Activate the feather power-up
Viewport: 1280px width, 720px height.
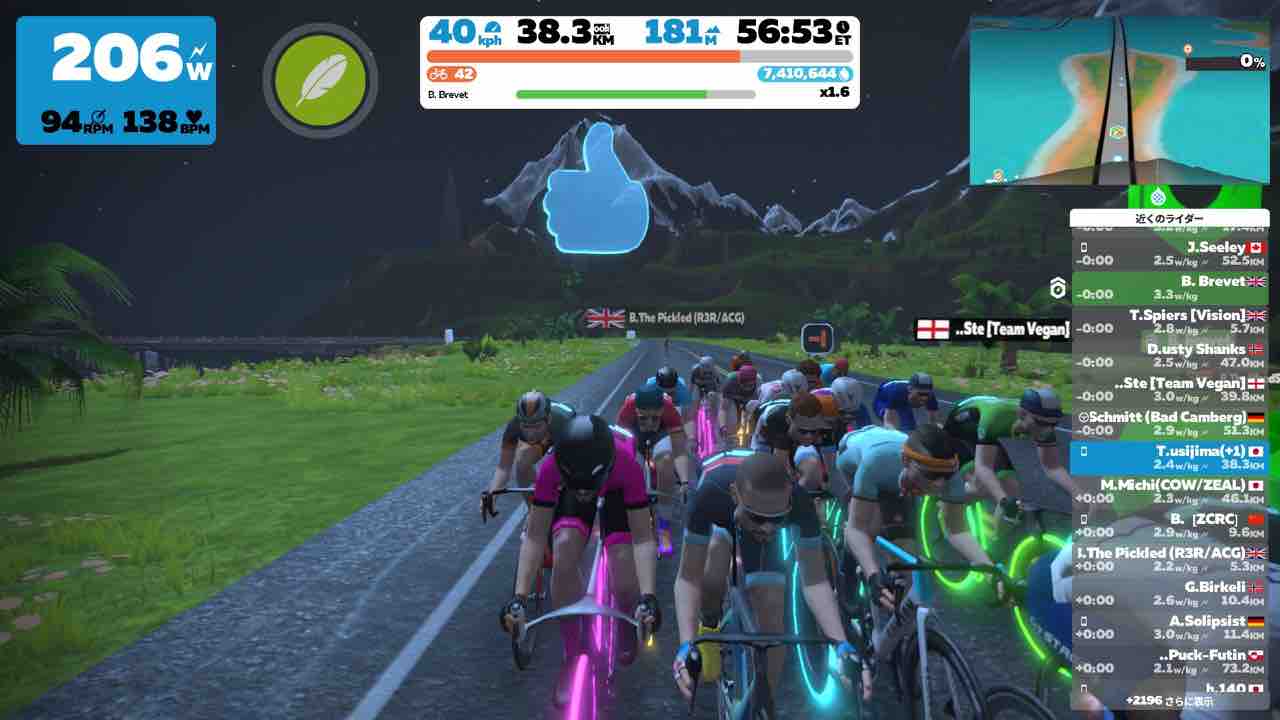[319, 81]
